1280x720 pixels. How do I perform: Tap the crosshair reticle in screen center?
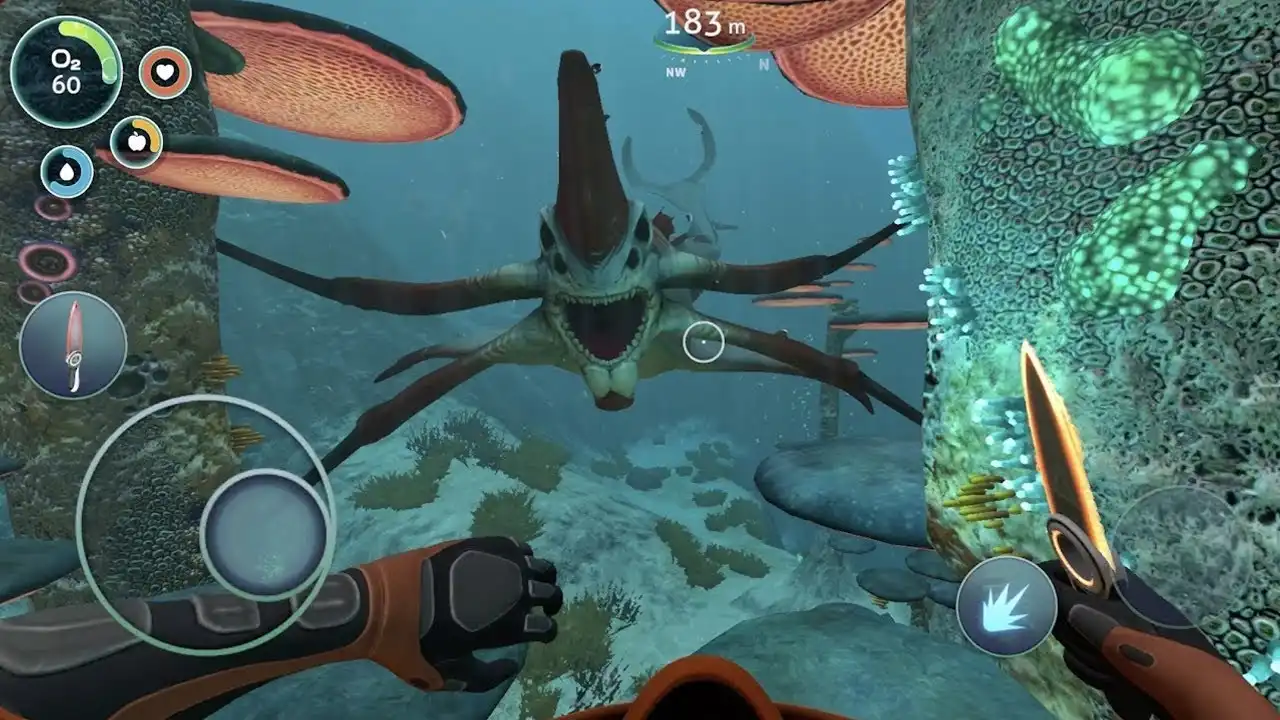coord(706,340)
